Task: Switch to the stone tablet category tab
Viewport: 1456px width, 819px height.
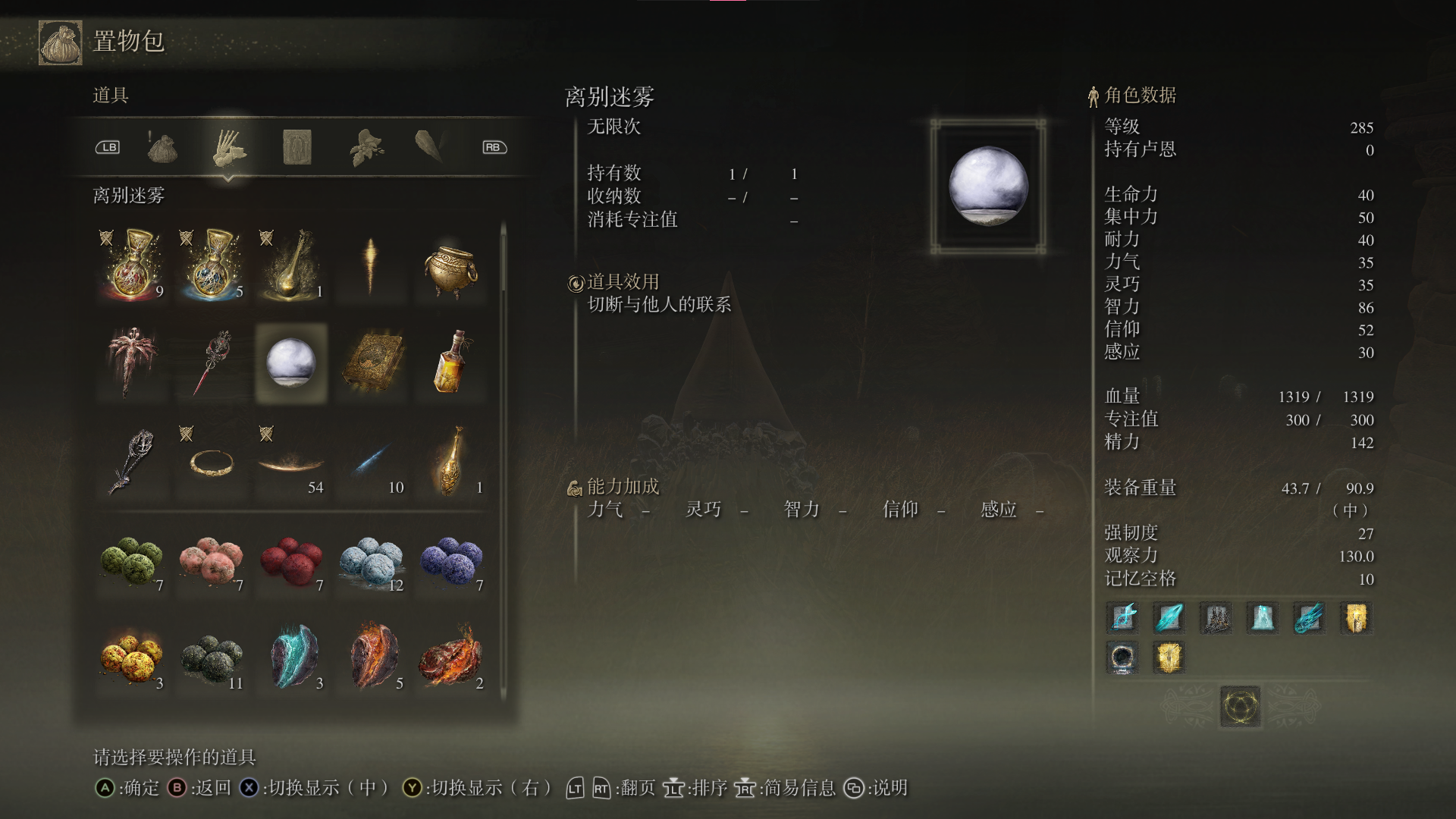Action: (x=297, y=148)
